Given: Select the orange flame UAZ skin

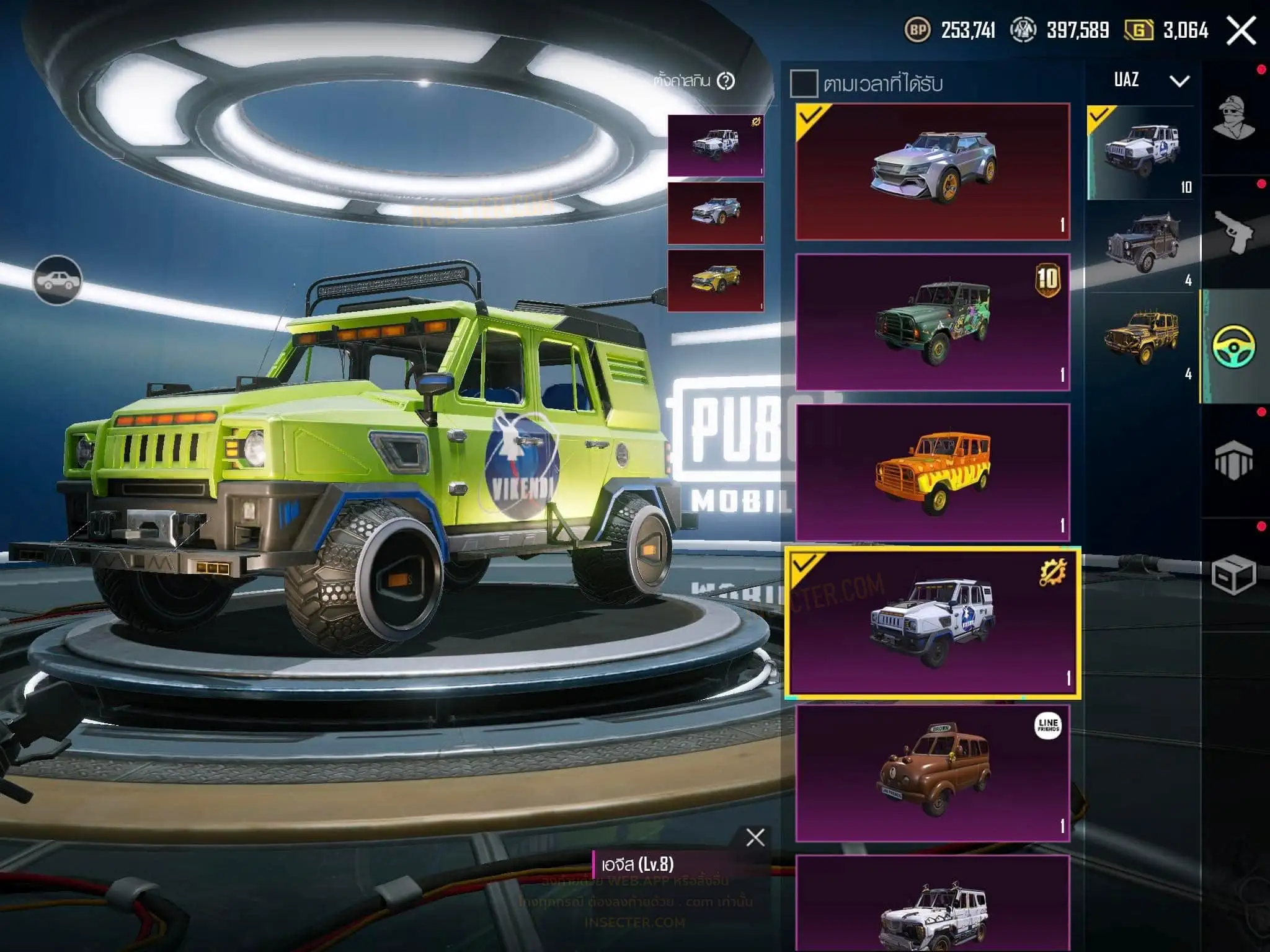Looking at the screenshot, I should (x=933, y=472).
